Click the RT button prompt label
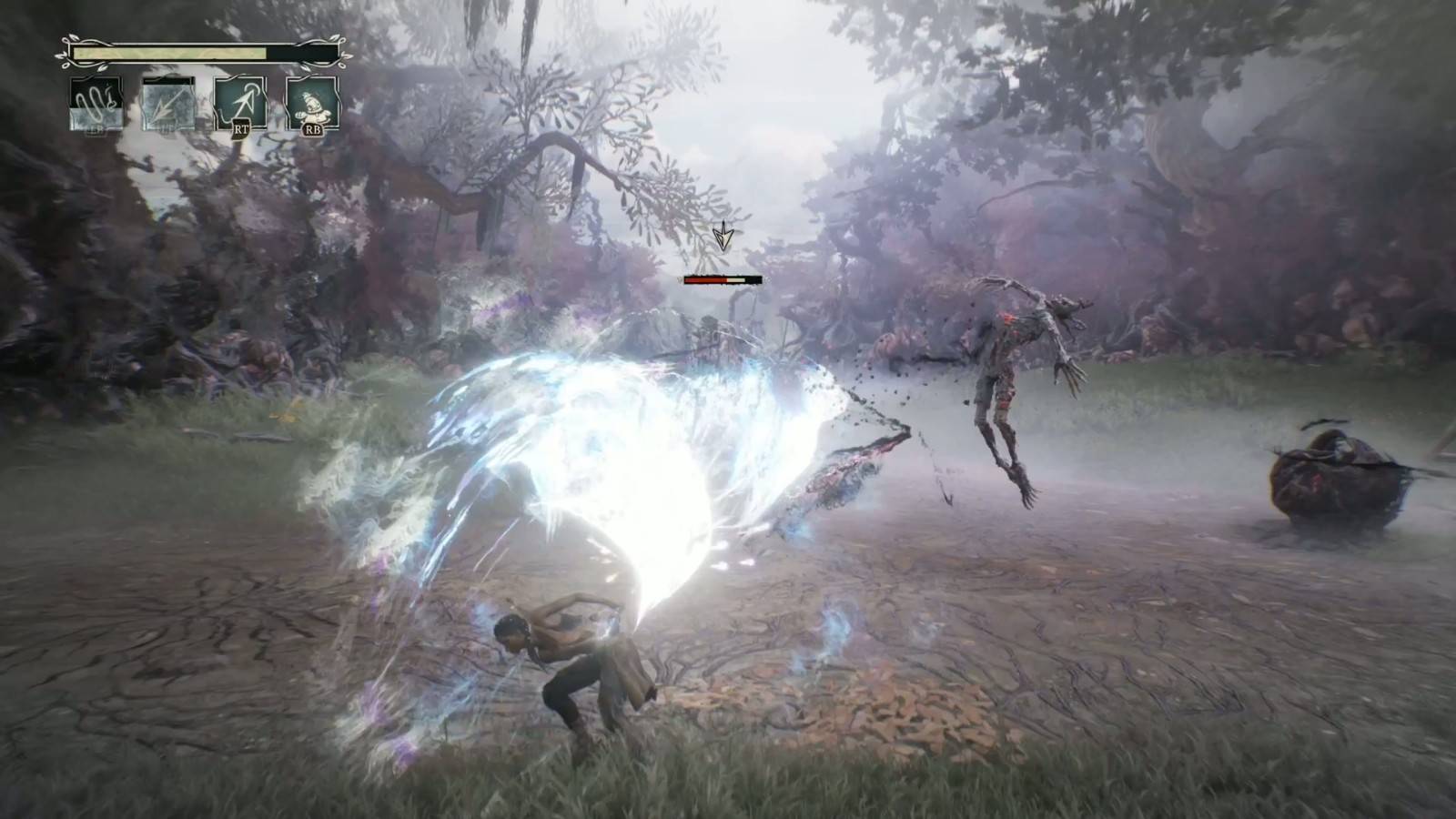This screenshot has width=1456, height=819. 242,128
